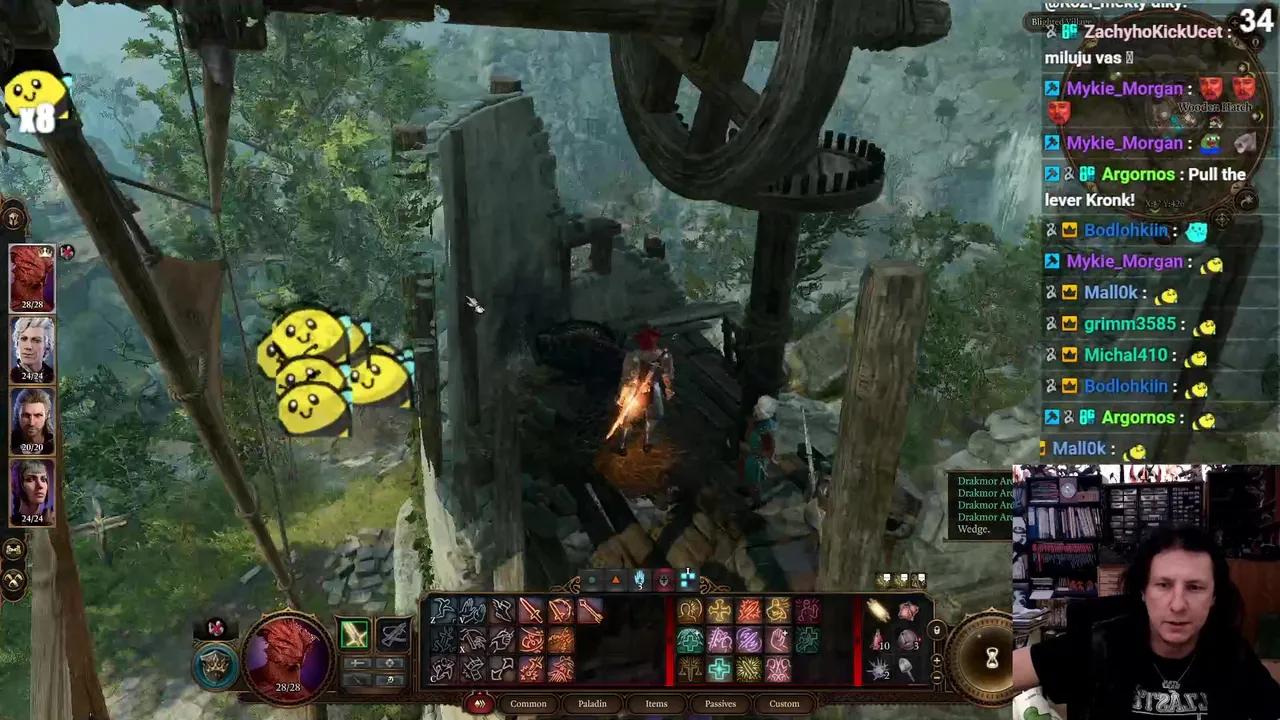The image size is (1280, 720).
Task: Toggle the orange triangle filter above the hotbar
Action: coord(615,580)
